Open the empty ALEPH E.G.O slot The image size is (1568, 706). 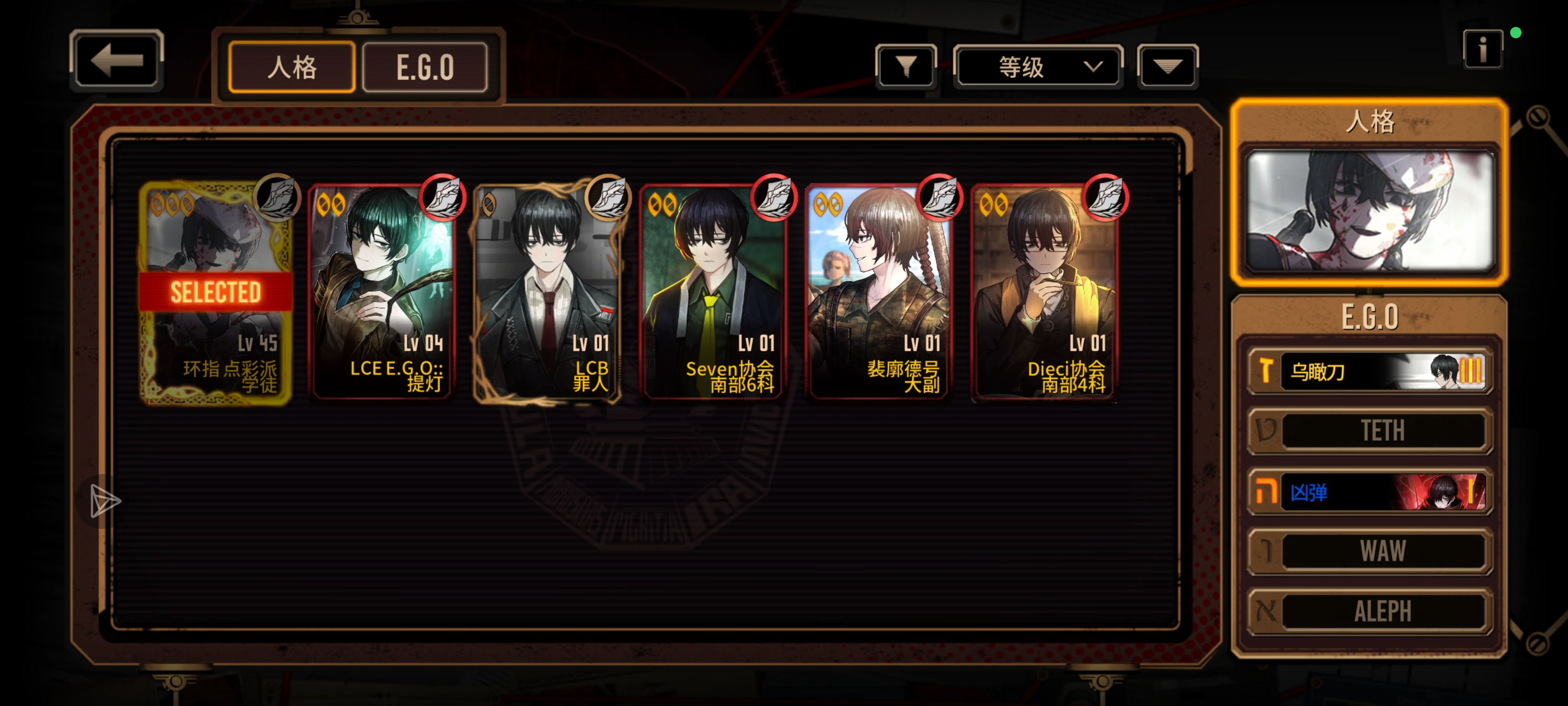tap(1370, 611)
